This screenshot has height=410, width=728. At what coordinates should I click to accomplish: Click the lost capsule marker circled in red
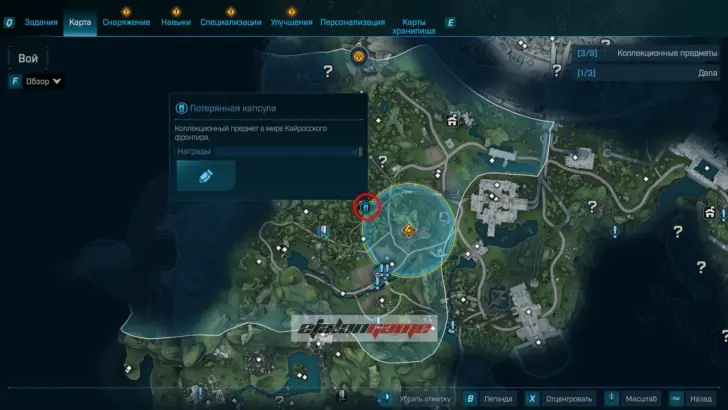click(366, 207)
